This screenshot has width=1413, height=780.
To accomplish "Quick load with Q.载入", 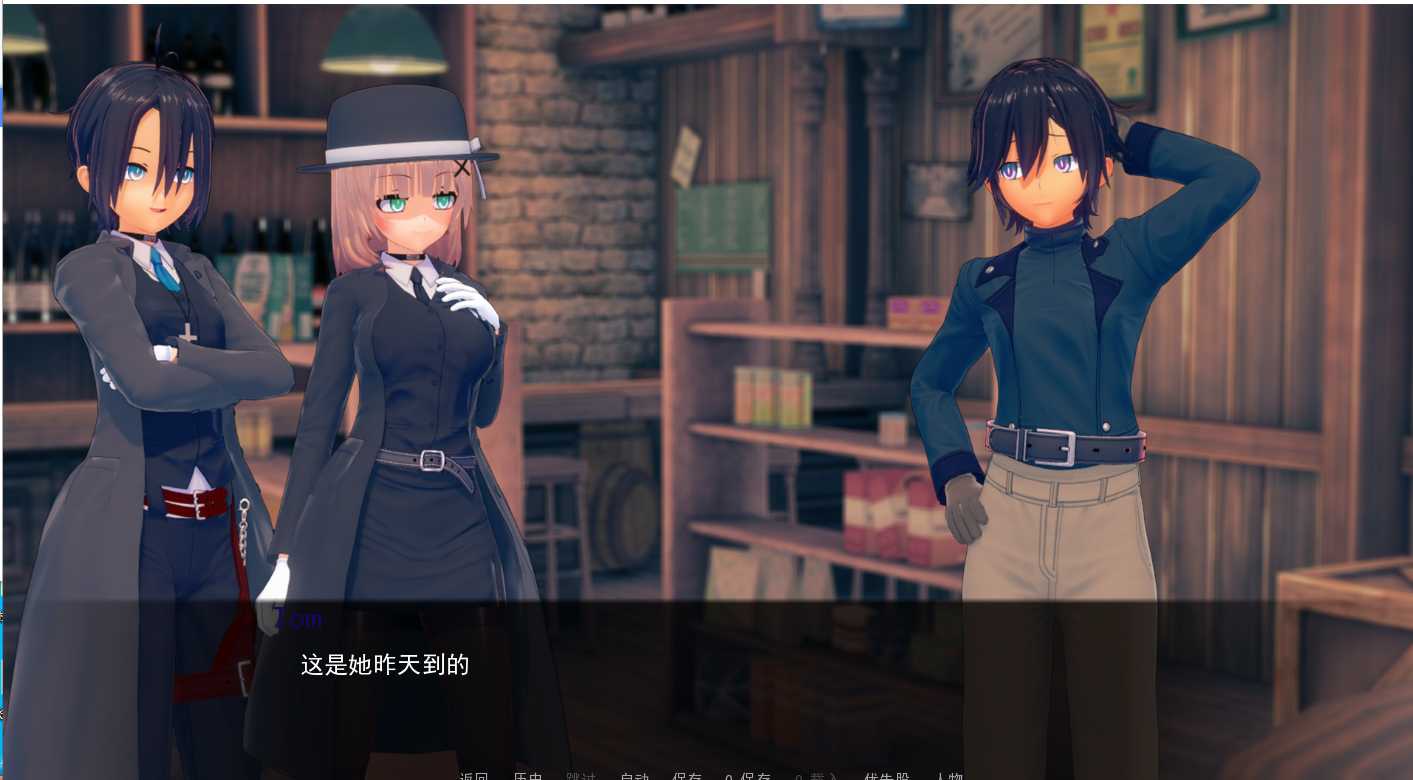I will click(x=815, y=776).
